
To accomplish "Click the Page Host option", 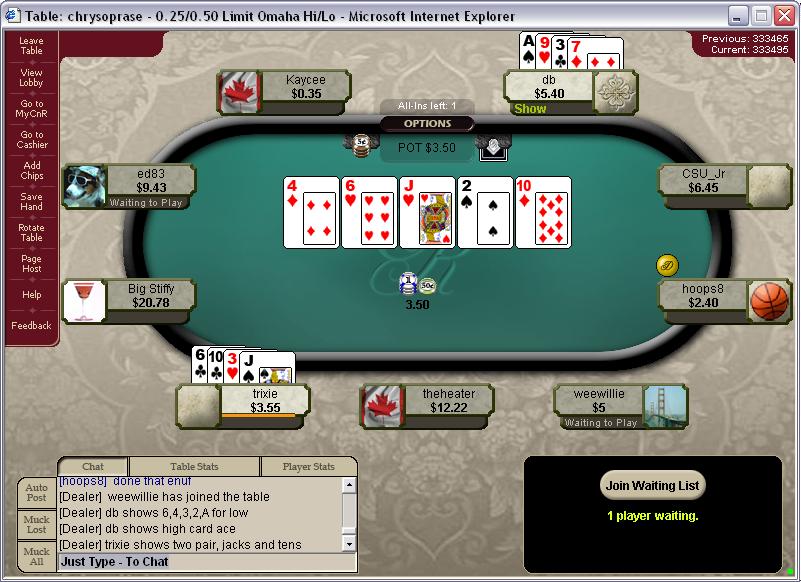I will pyautogui.click(x=31, y=264).
